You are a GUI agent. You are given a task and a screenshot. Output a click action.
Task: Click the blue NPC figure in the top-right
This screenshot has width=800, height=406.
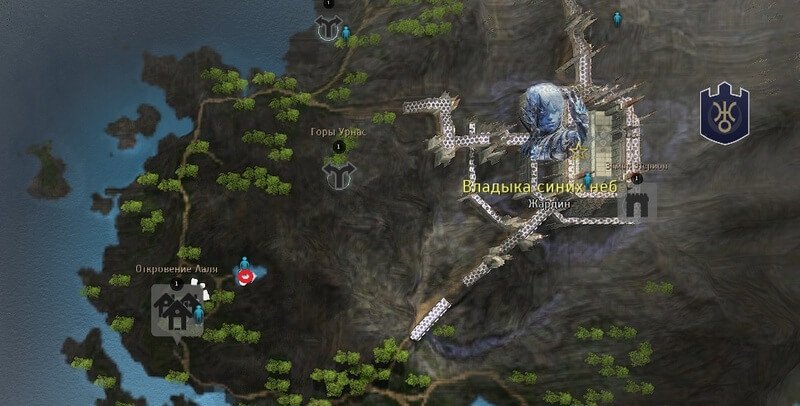tap(617, 18)
